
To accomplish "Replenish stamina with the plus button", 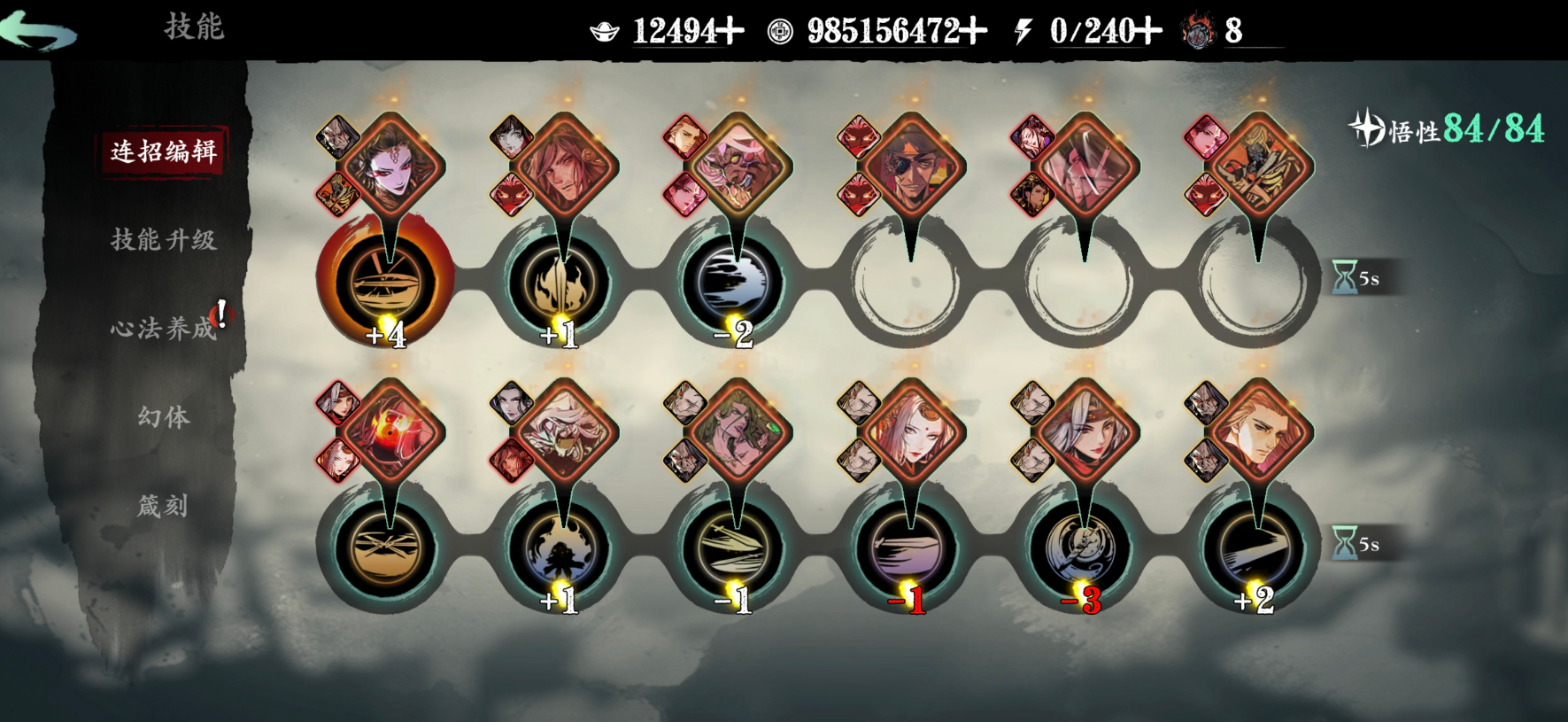I will pyautogui.click(x=1148, y=32).
